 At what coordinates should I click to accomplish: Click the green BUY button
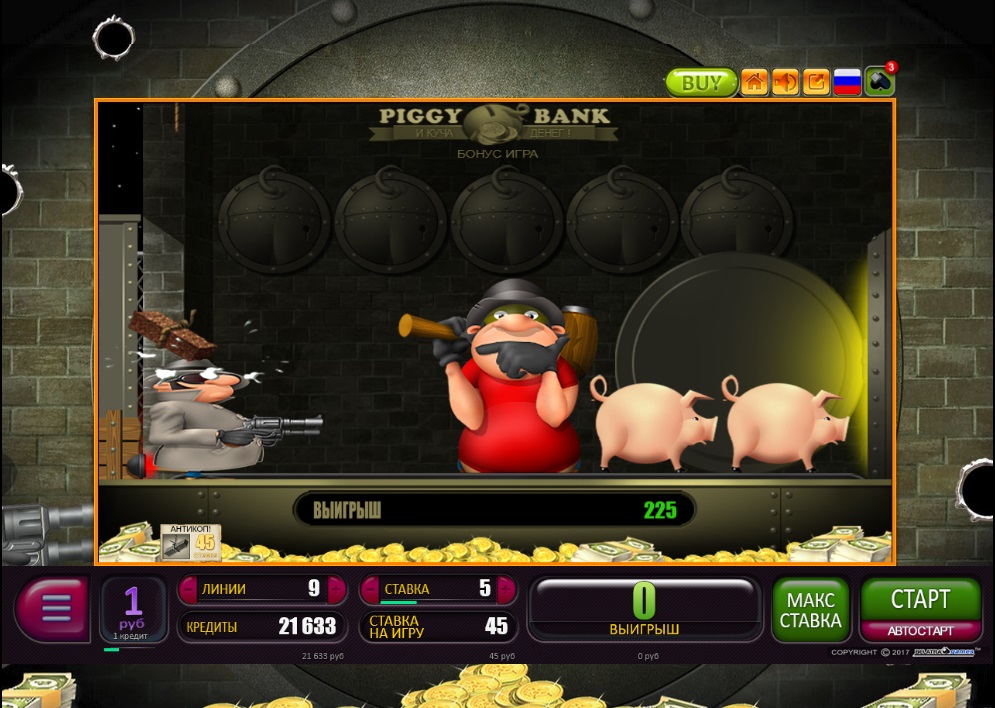click(x=701, y=83)
